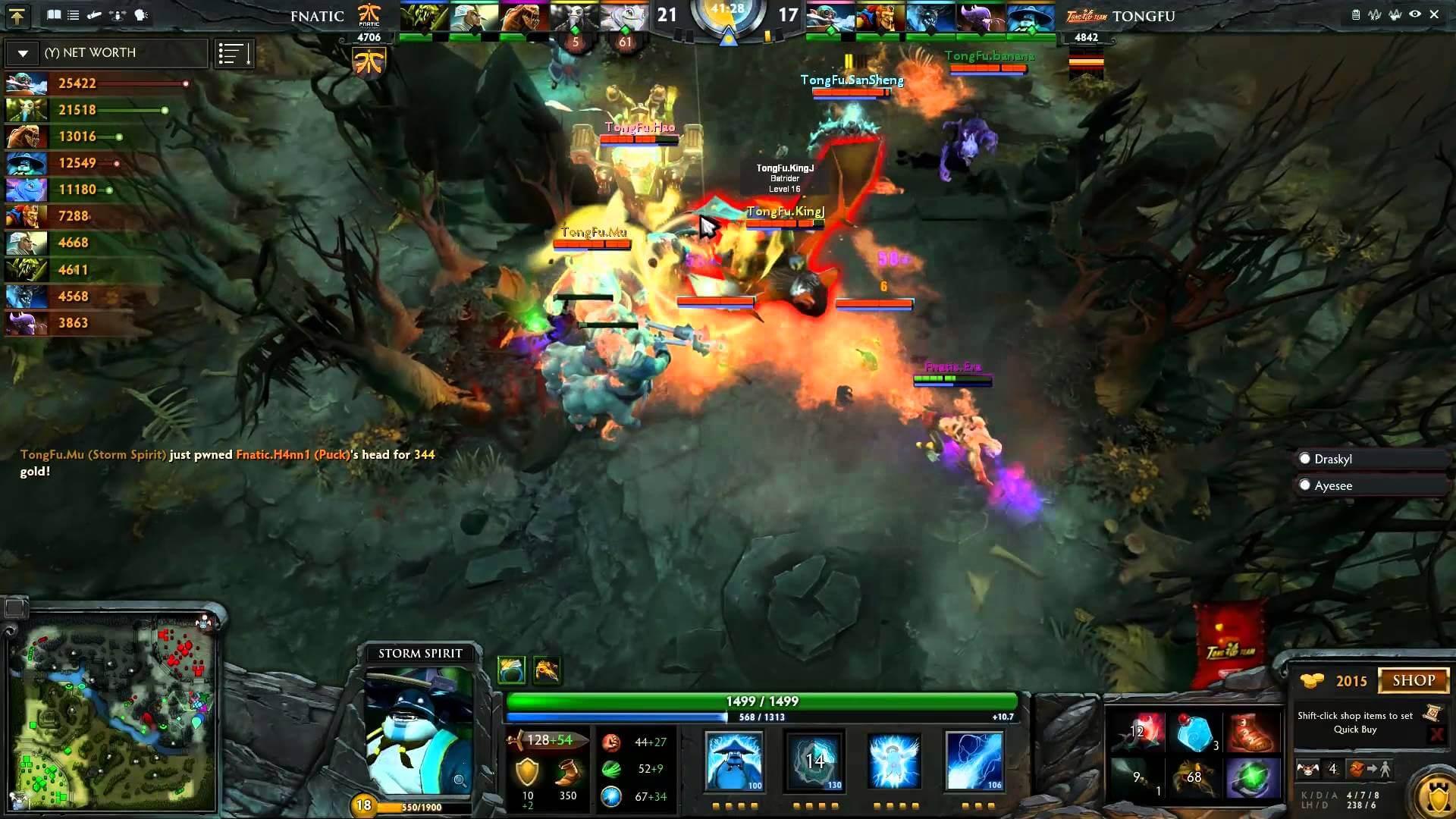Expand the top-left arrow panel

point(17,17)
